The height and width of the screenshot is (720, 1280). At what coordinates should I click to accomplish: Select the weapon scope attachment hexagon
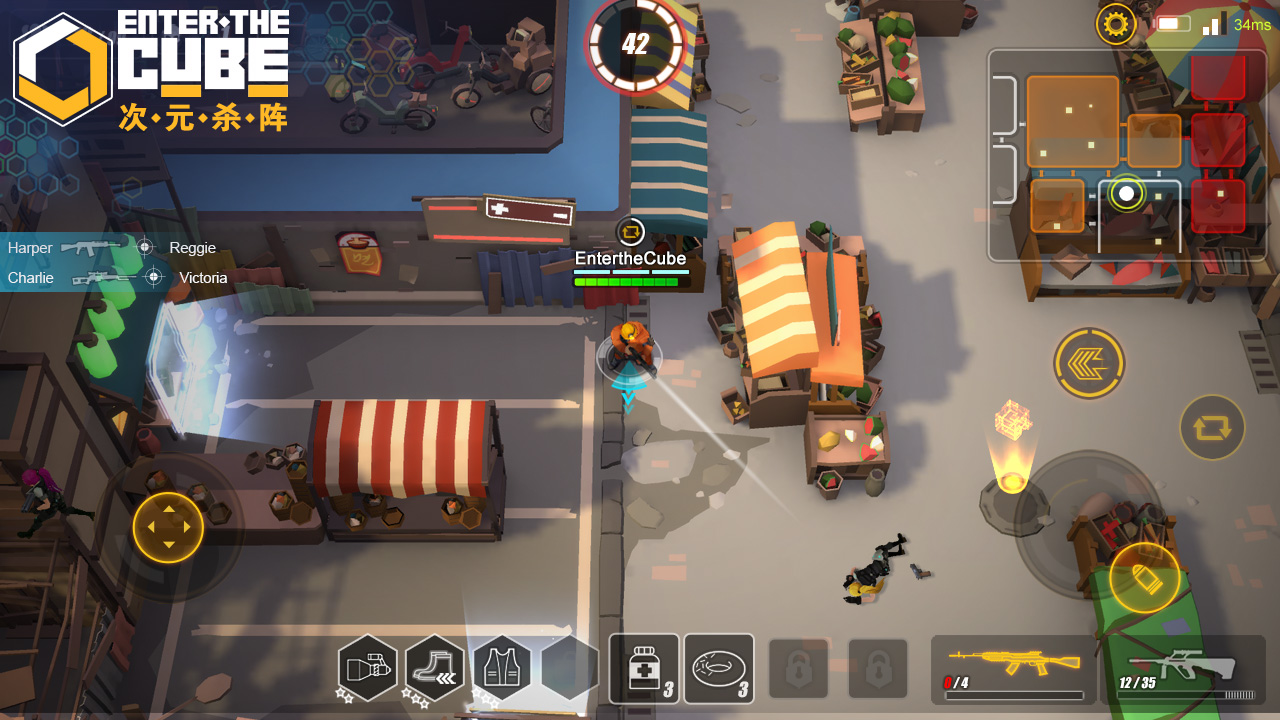pos(368,667)
